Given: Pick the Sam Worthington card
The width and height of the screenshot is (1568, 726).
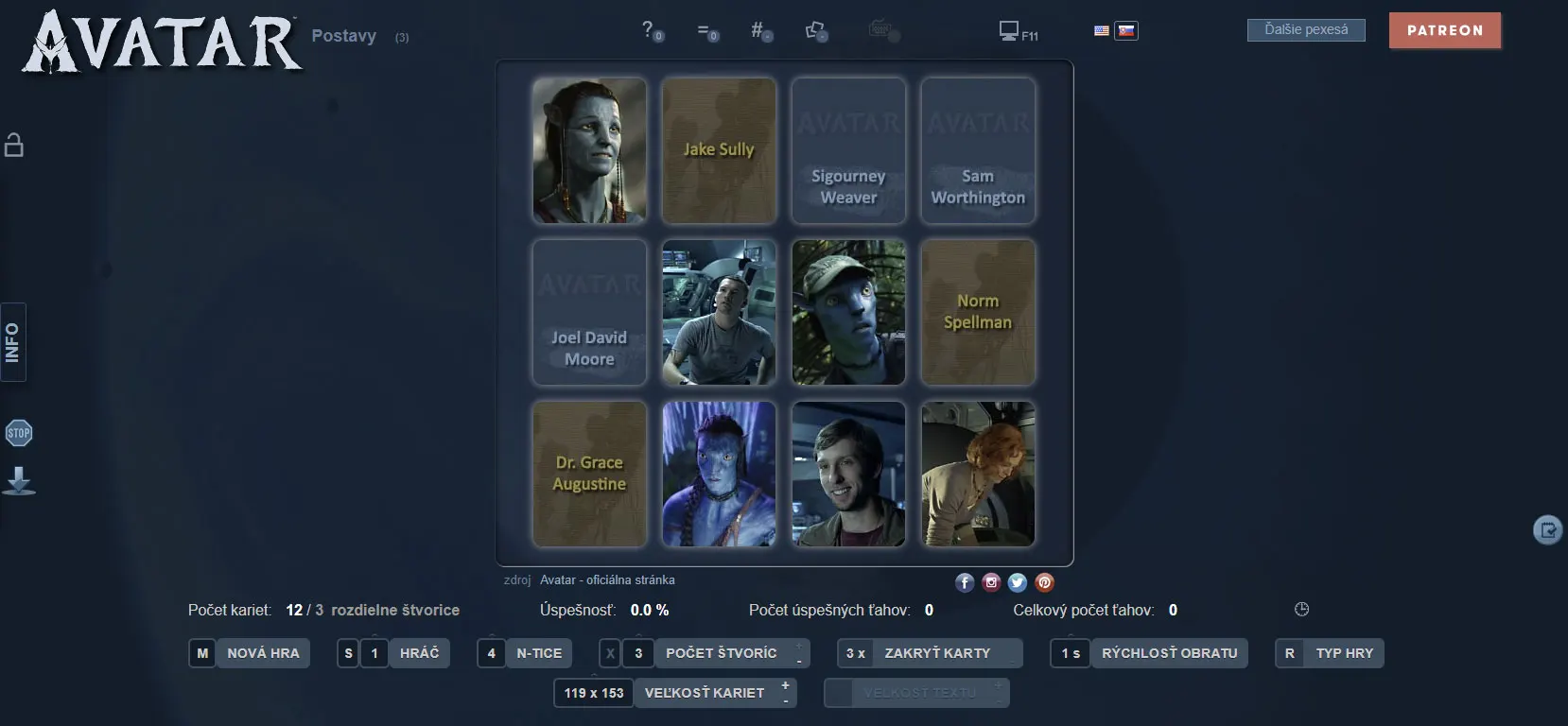Looking at the screenshot, I should click(978, 151).
